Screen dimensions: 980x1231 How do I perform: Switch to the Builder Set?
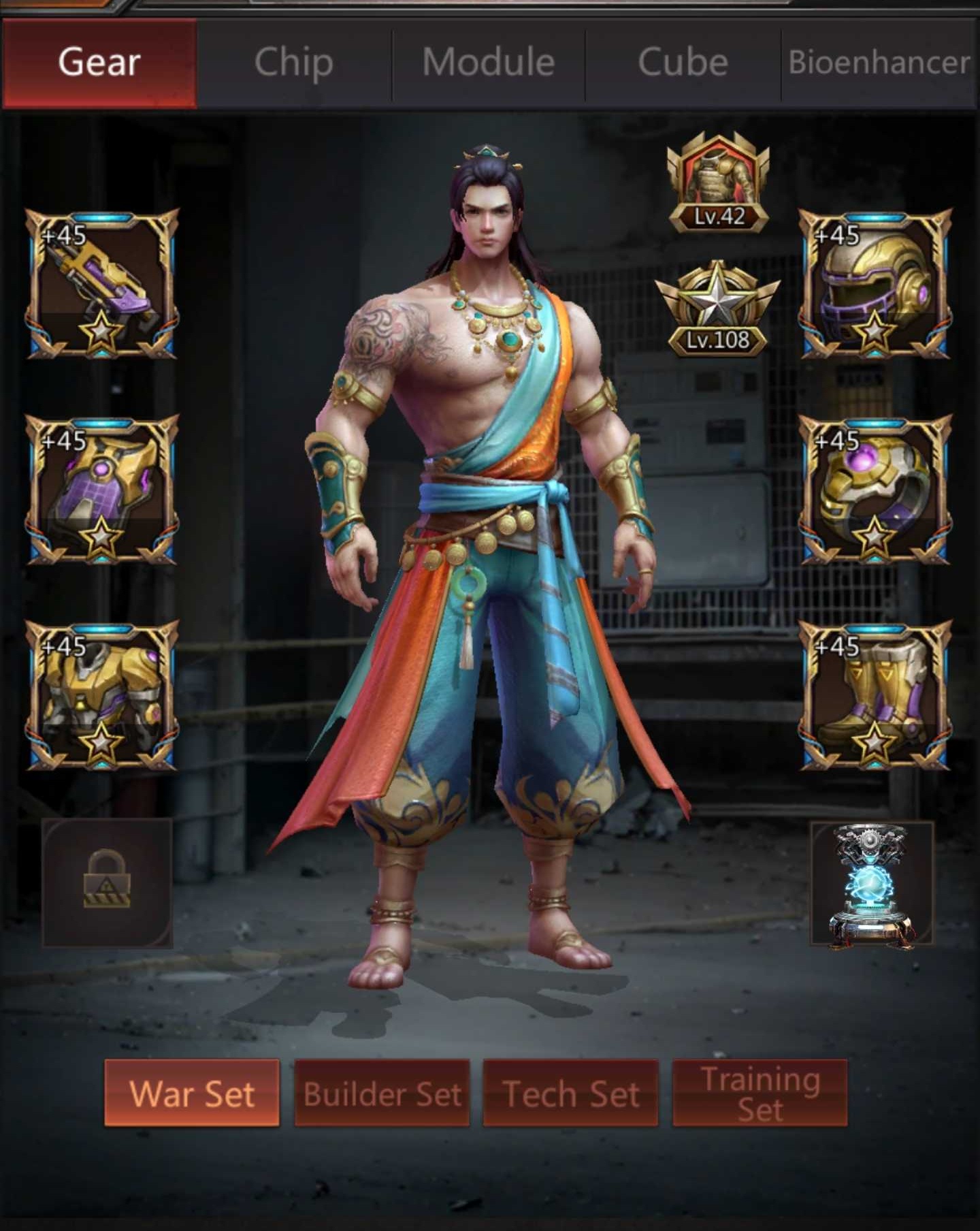click(x=382, y=1093)
